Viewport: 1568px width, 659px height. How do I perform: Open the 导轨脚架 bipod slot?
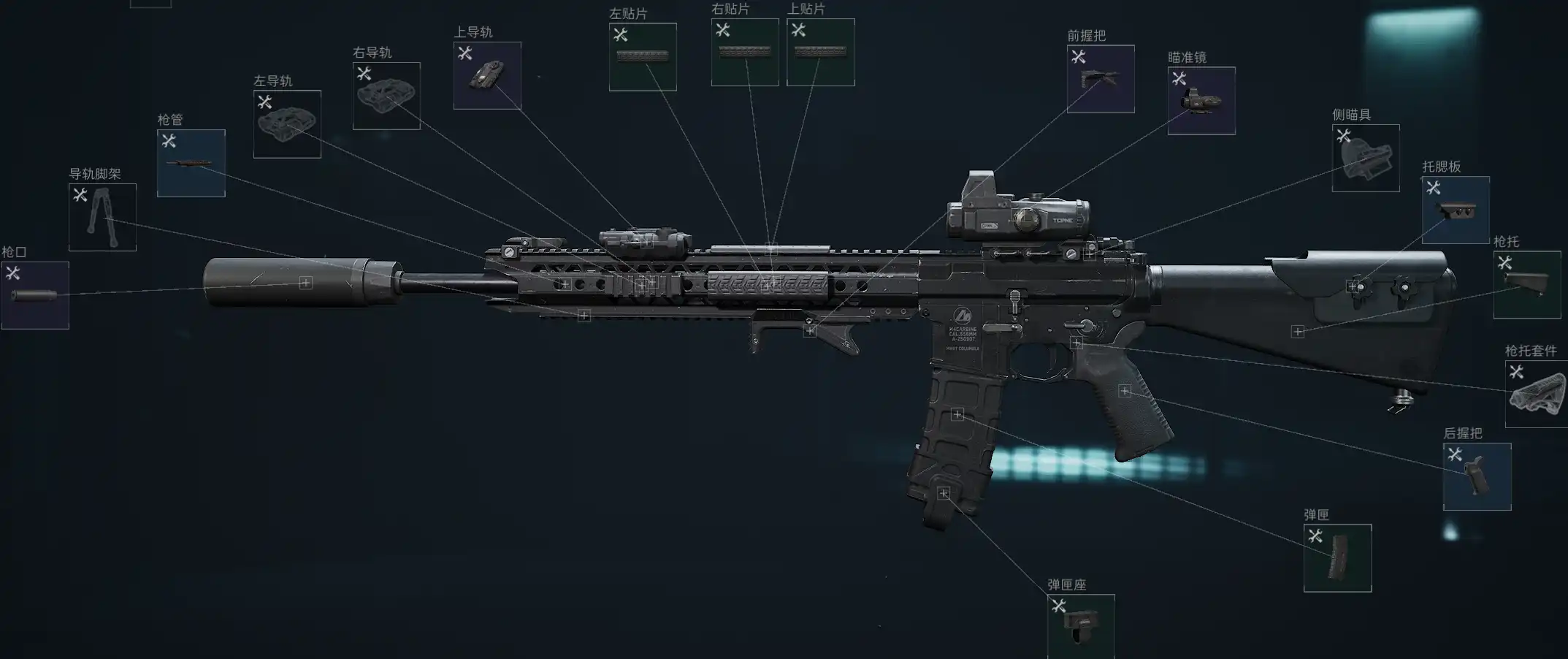click(102, 217)
